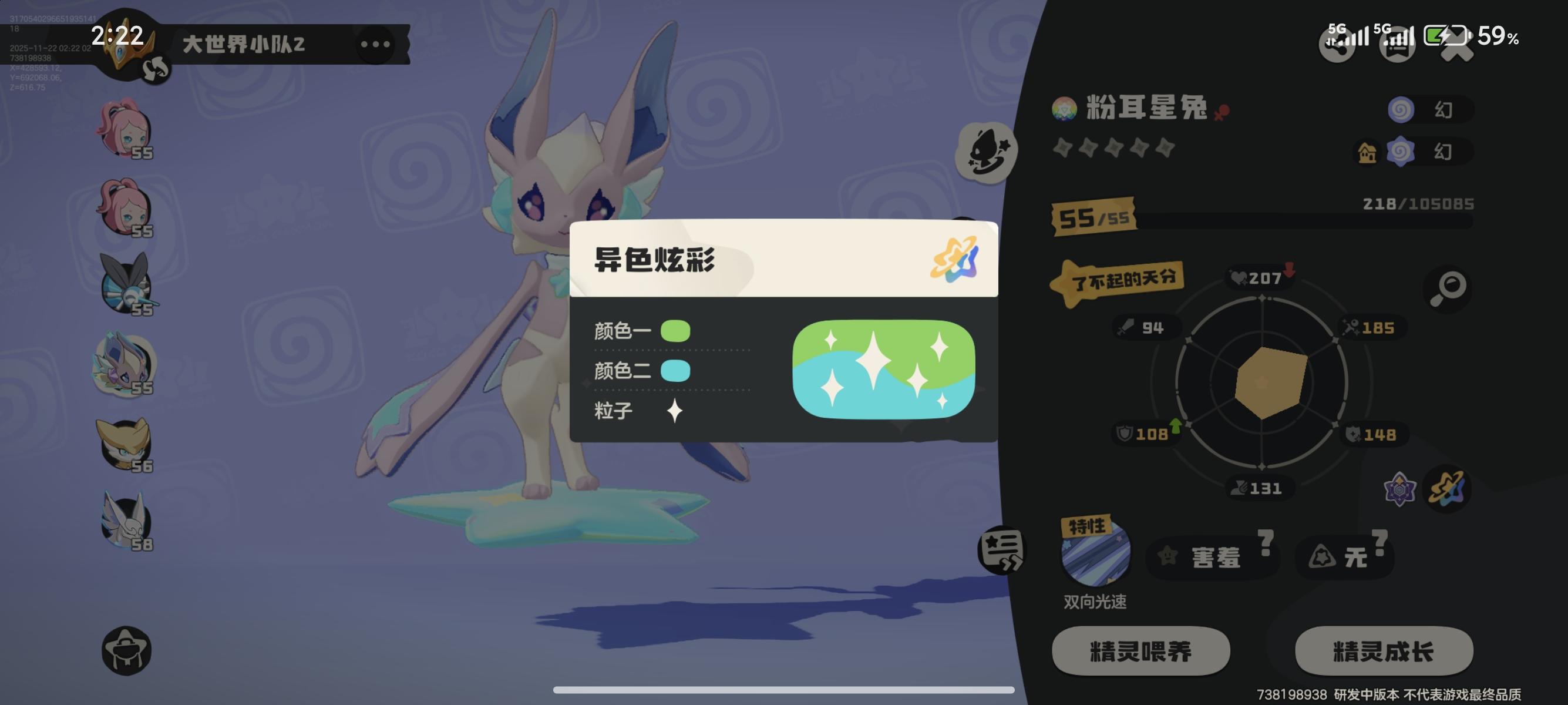Click the 幻 type swirl icon
The image size is (1568, 705).
[1402, 110]
